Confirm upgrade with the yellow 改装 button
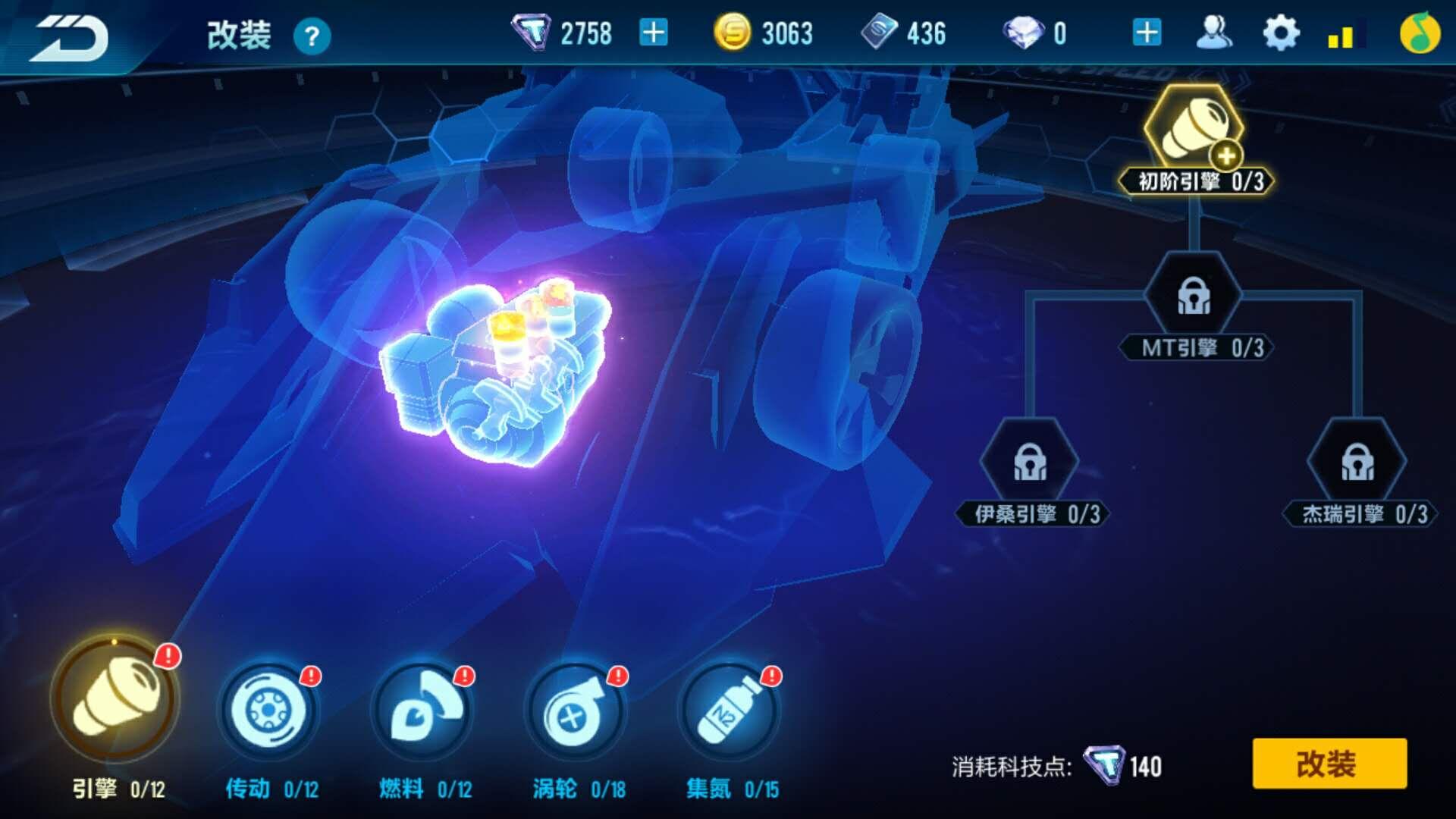This screenshot has height=819, width=1456. [x=1329, y=764]
